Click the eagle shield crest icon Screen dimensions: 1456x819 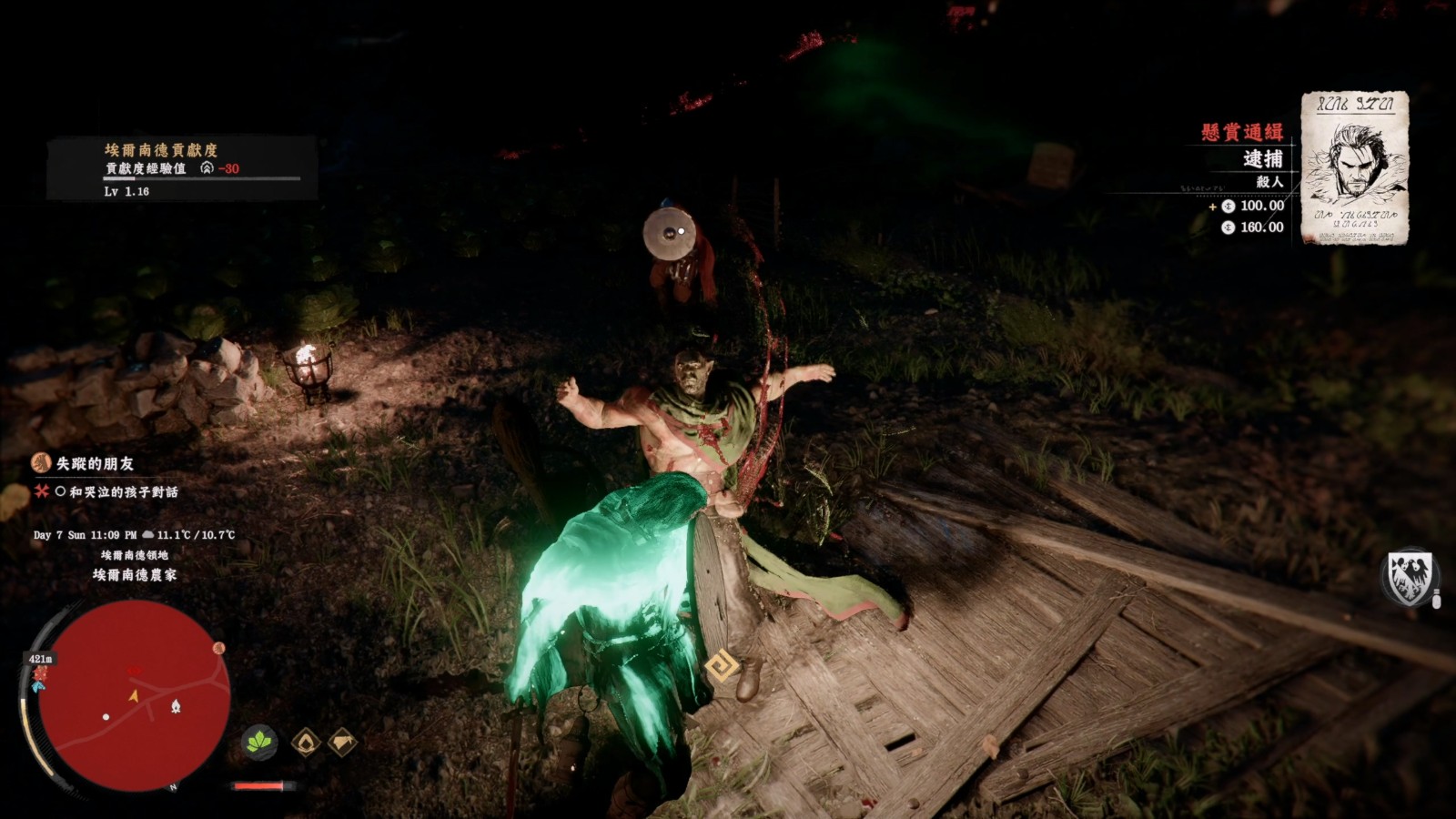(x=1408, y=577)
